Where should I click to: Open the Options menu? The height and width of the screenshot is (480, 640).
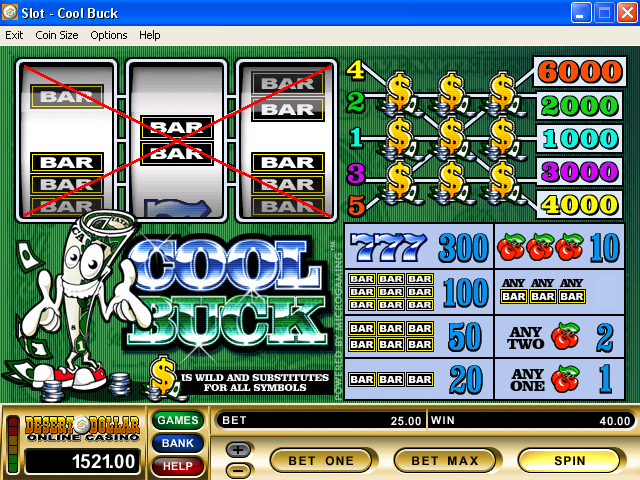pos(109,35)
